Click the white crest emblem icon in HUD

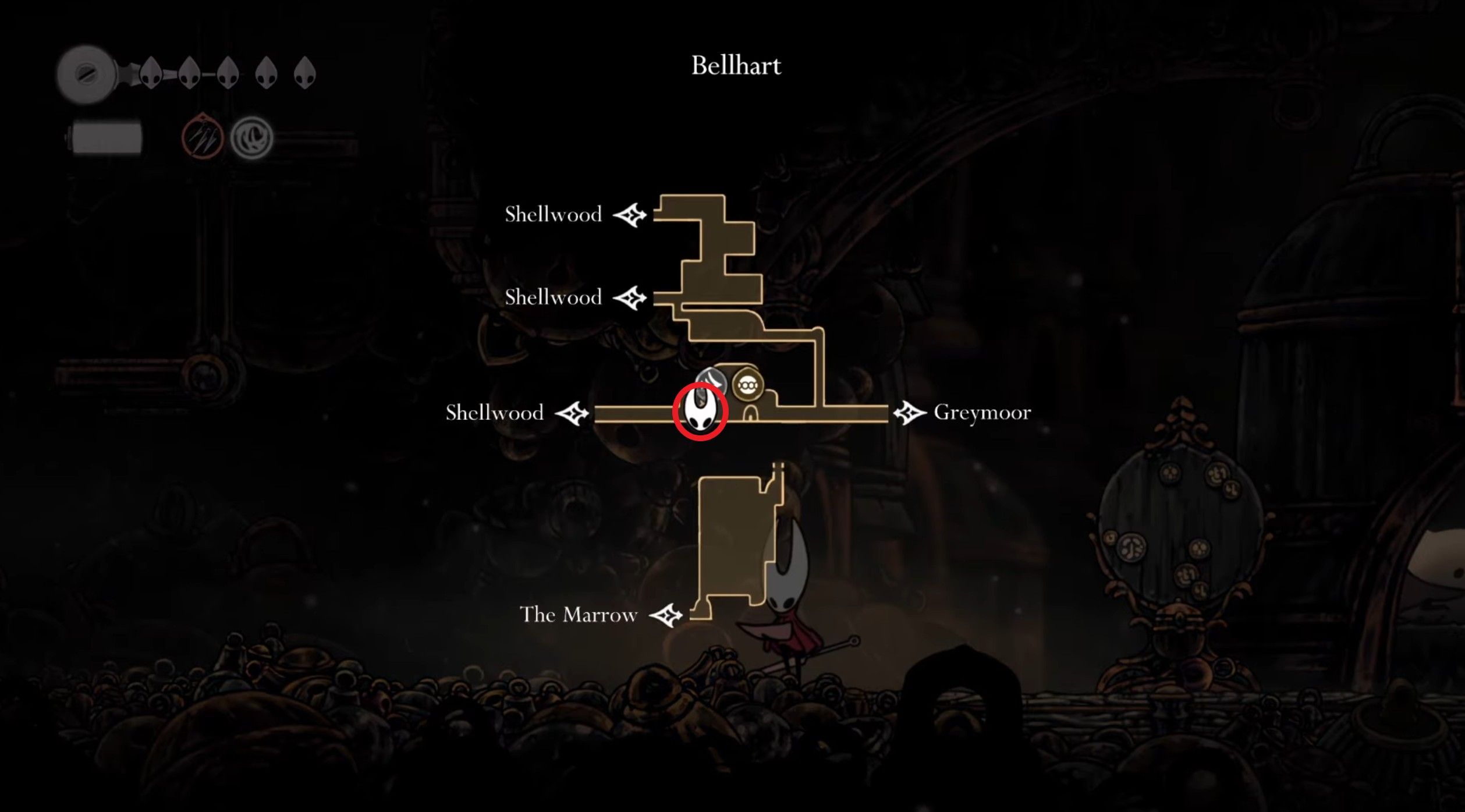pos(253,137)
